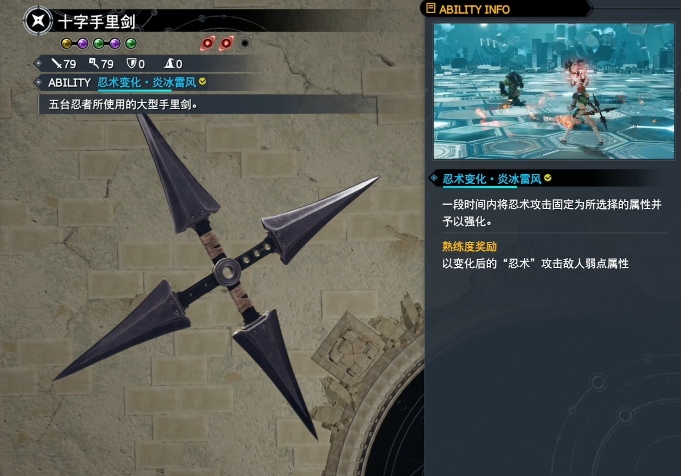Select the 忍术变化·炎冰雷风 ability row
This screenshot has width=681, height=476.
point(150,82)
